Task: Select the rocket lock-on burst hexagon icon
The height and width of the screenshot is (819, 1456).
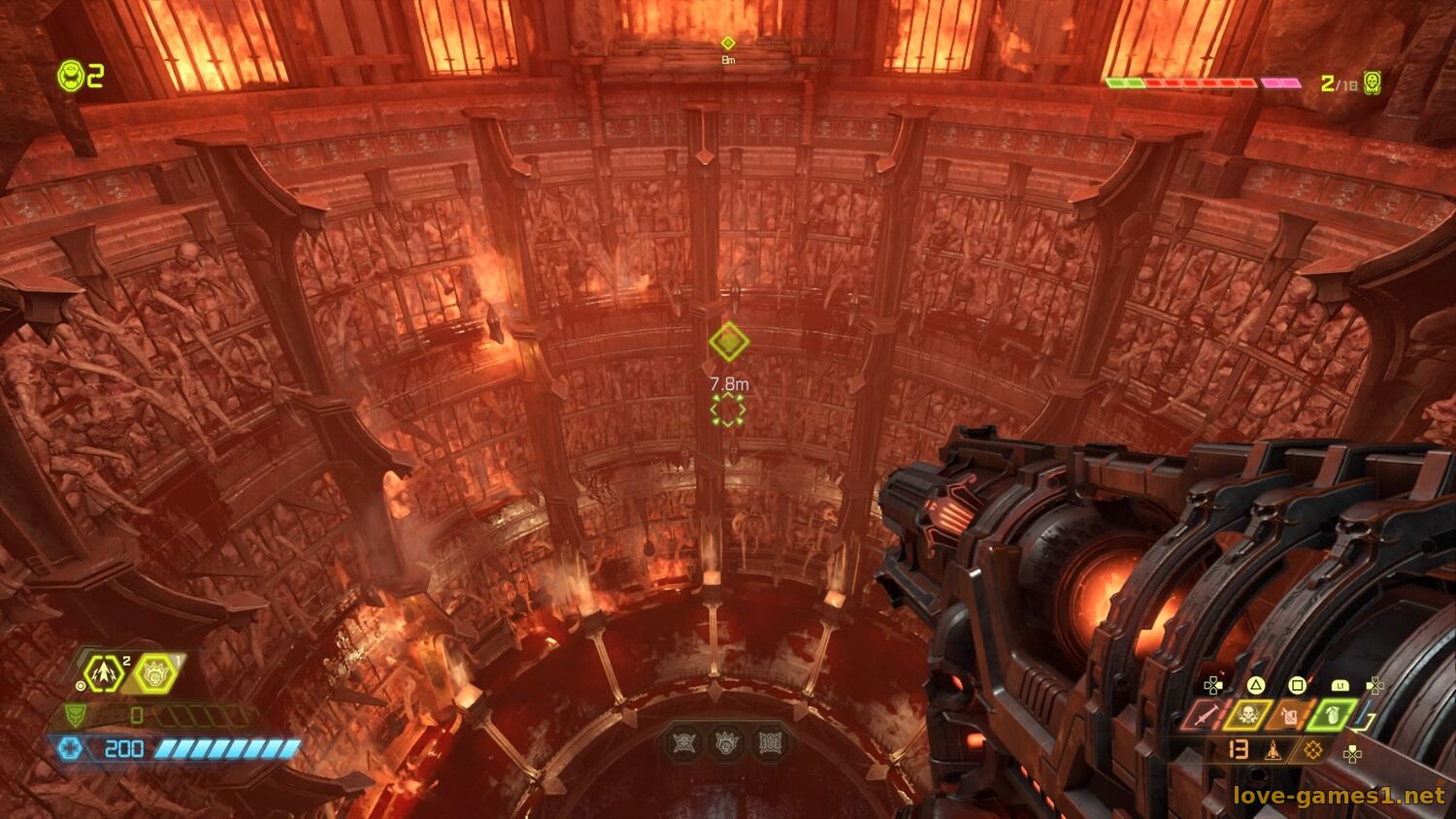Action: coord(102,672)
